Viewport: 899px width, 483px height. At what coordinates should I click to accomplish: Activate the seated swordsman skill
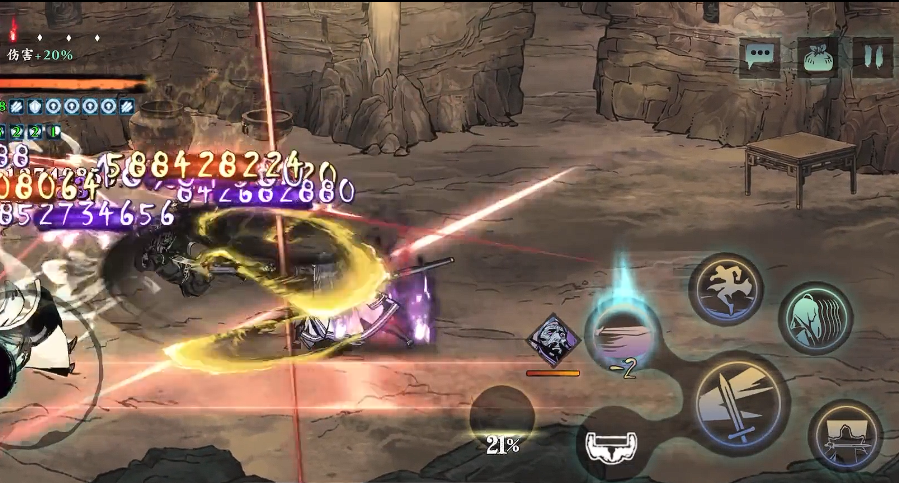click(x=845, y=434)
